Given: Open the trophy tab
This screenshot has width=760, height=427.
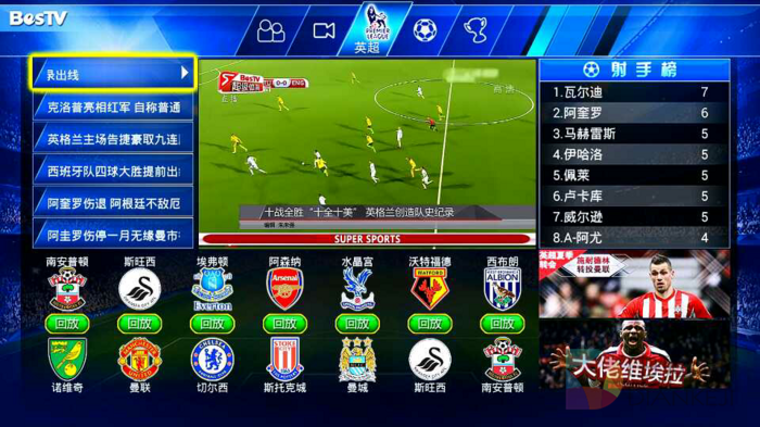Looking at the screenshot, I should tap(476, 30).
